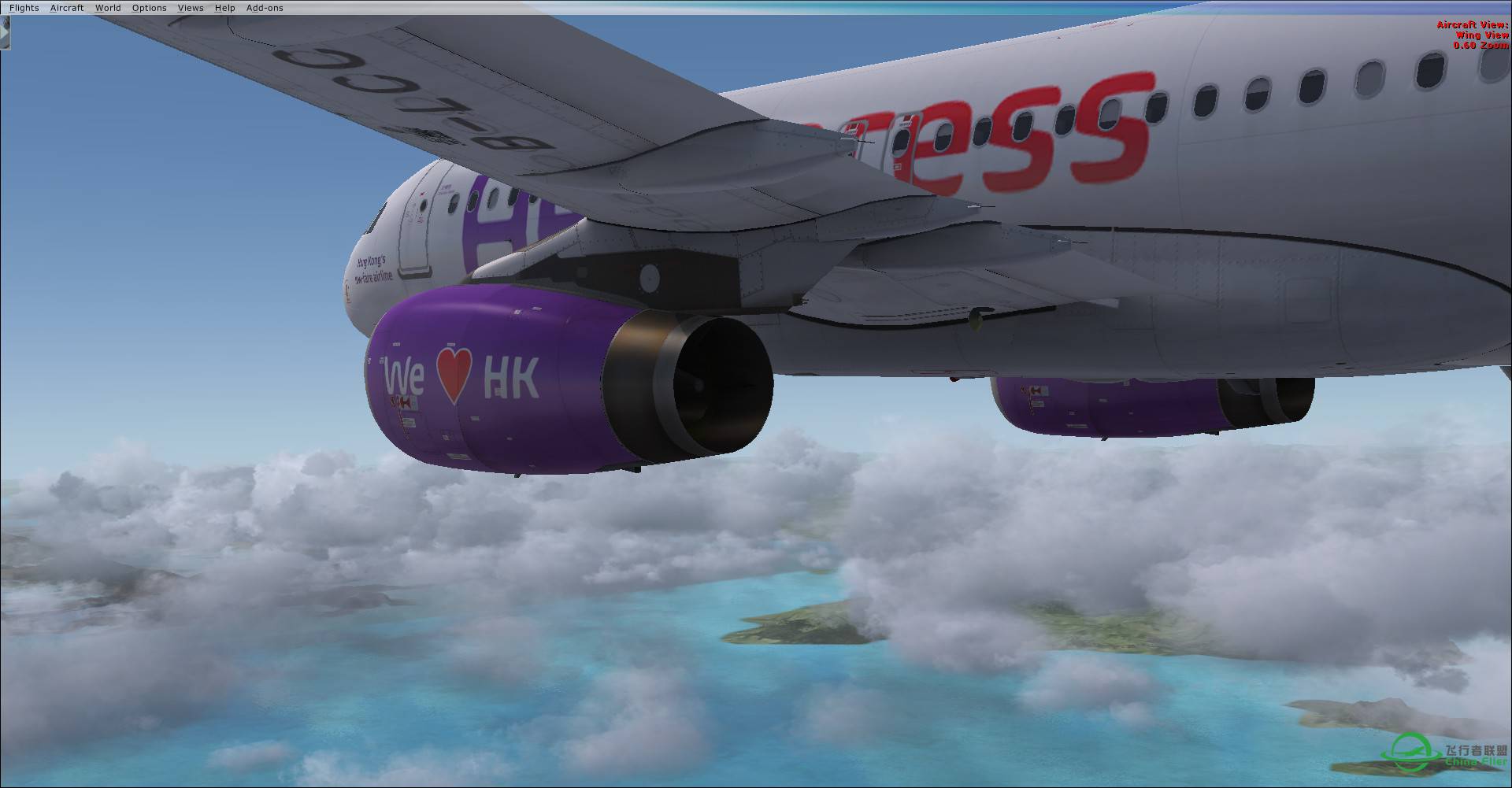1512x788 pixels.
Task: Click the Chinese characters in the watermark
Action: tap(1477, 750)
